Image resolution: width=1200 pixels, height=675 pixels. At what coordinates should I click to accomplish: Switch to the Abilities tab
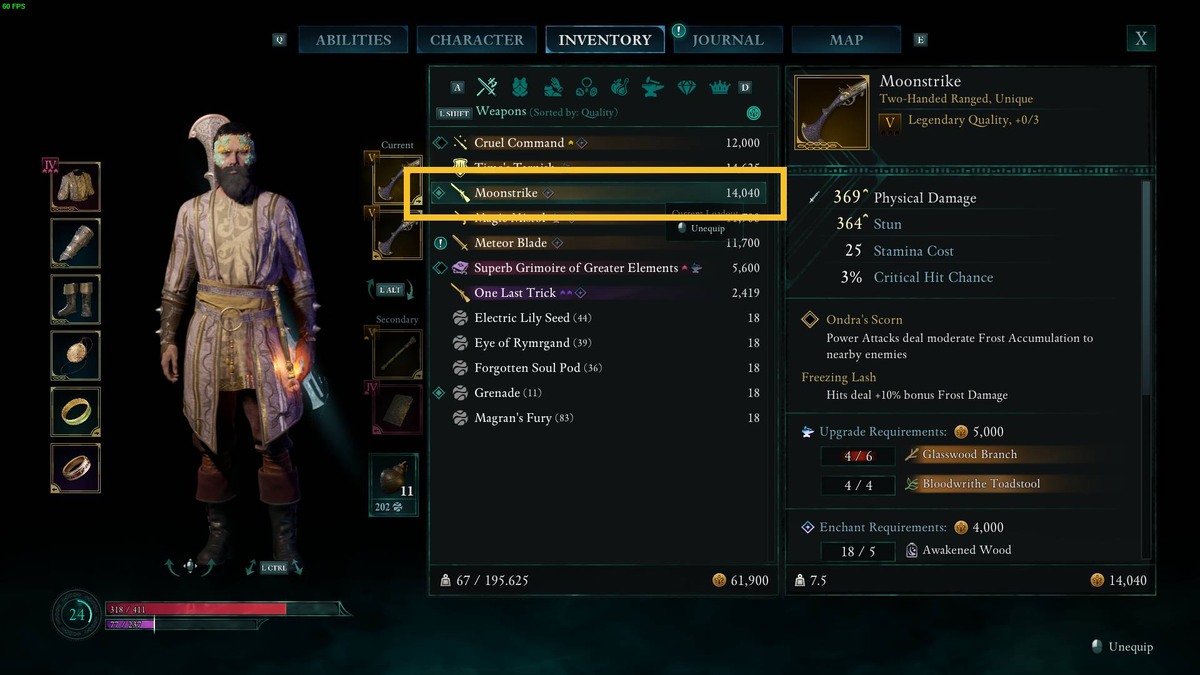[353, 40]
